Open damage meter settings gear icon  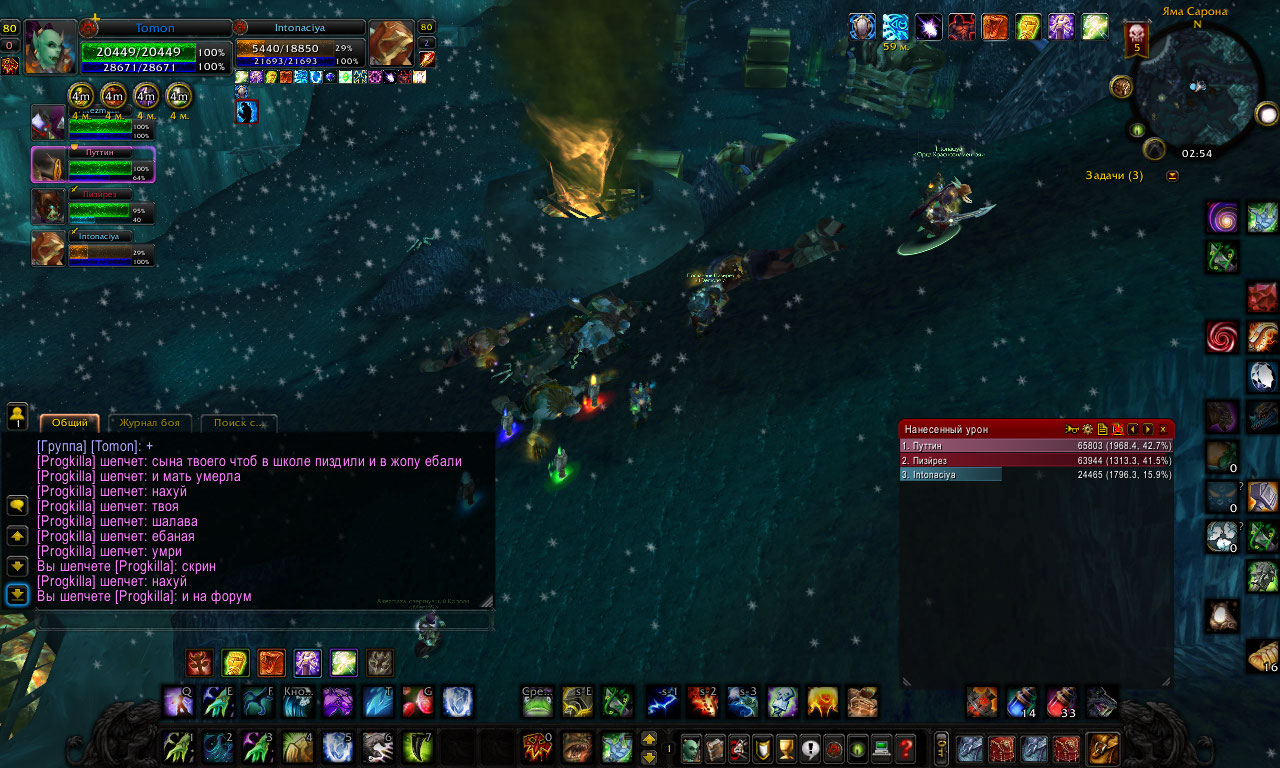coord(1087,429)
